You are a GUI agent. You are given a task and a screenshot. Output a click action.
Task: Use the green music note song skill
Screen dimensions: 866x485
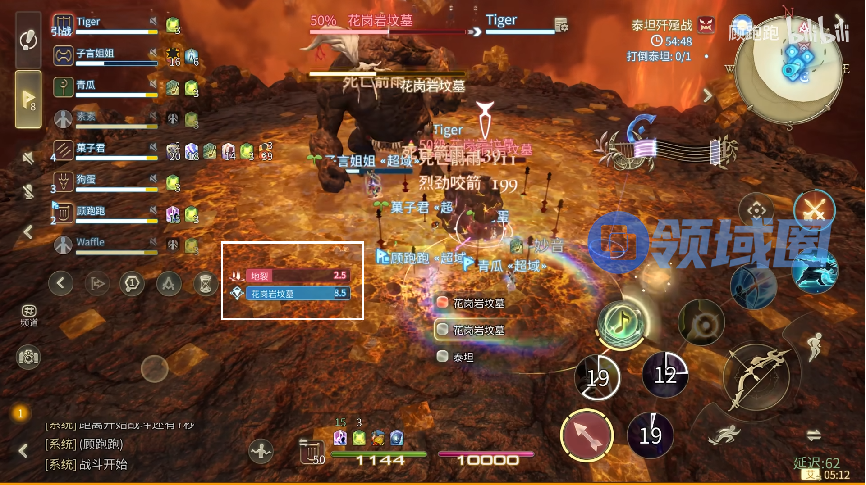(x=620, y=322)
